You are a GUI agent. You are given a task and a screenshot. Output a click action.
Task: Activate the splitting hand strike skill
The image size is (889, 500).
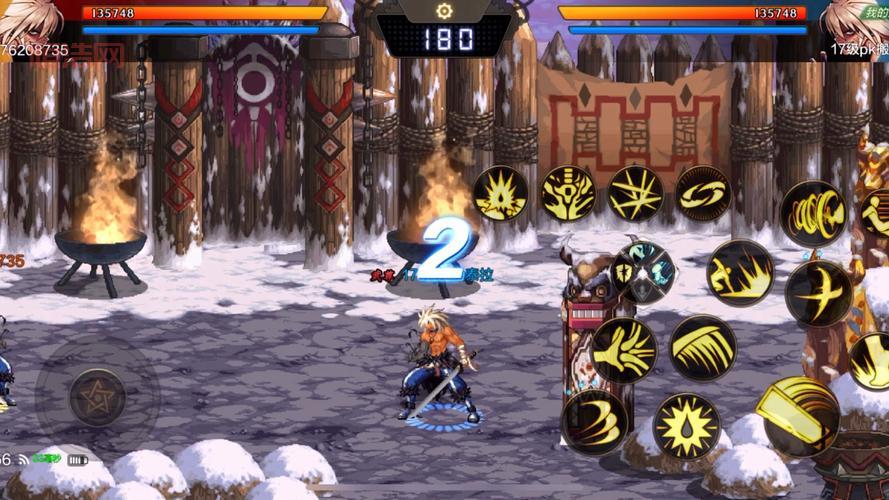[623, 350]
